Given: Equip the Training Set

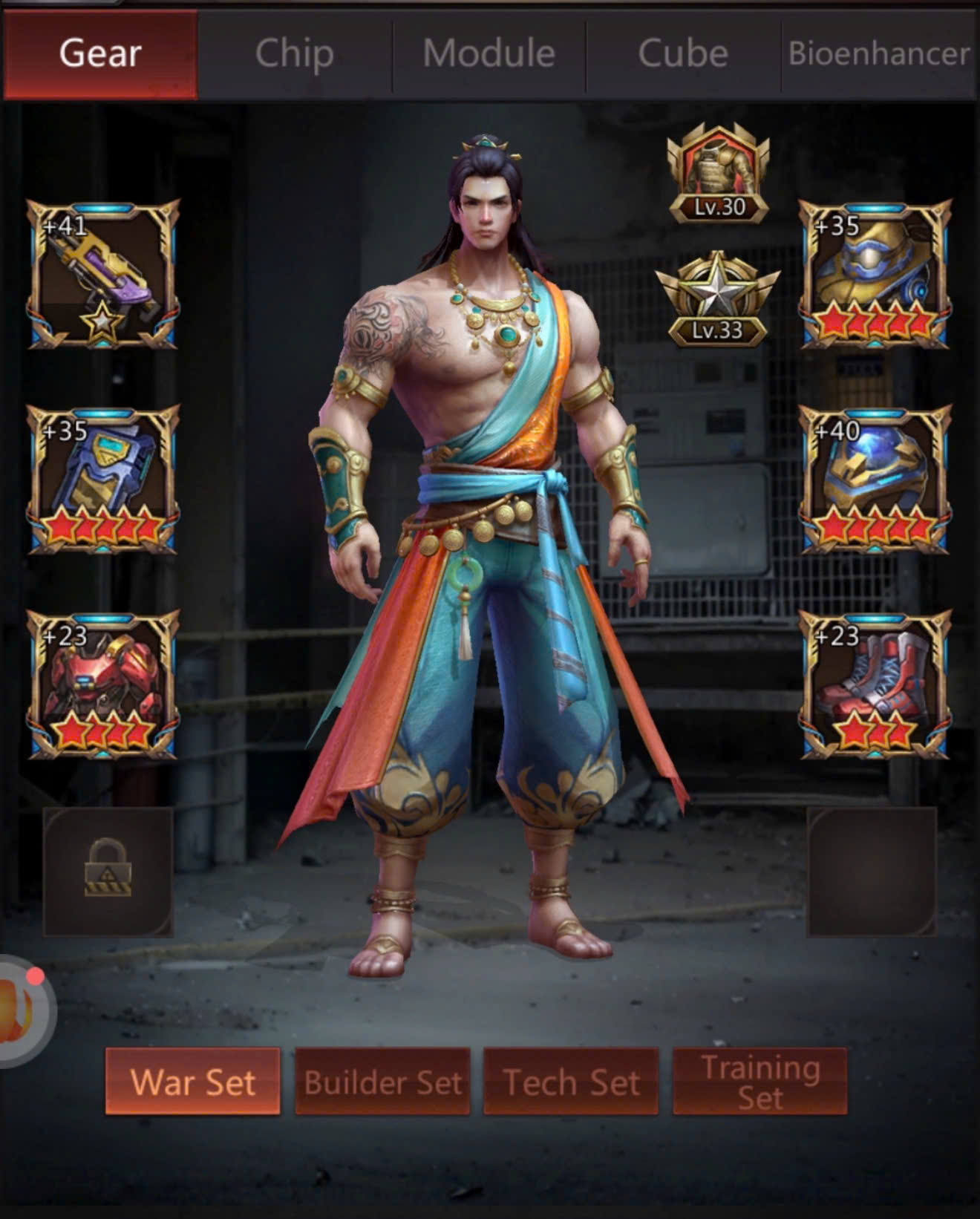Looking at the screenshot, I should [x=759, y=1082].
